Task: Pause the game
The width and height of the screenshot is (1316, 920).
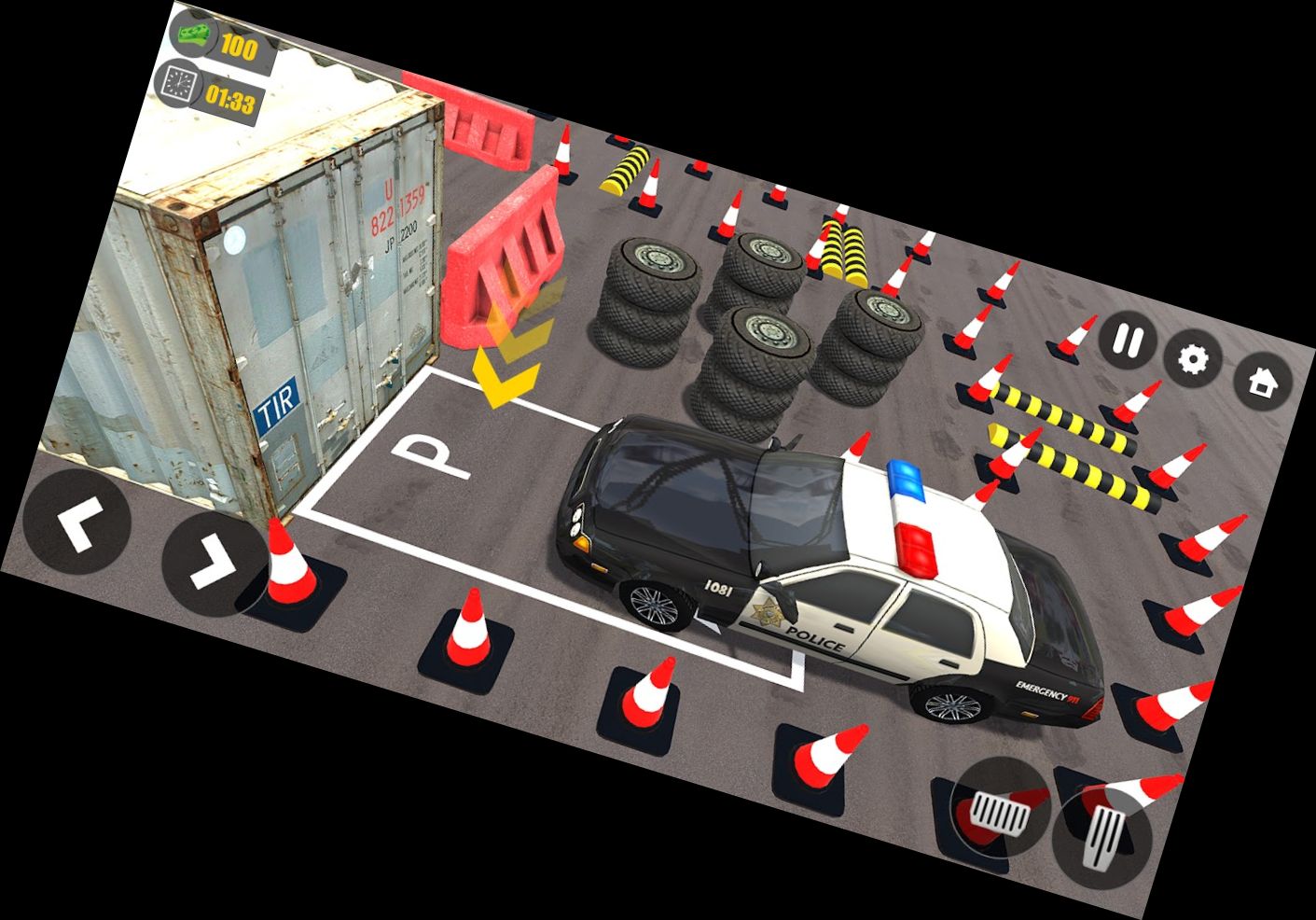Action: pos(1129,342)
